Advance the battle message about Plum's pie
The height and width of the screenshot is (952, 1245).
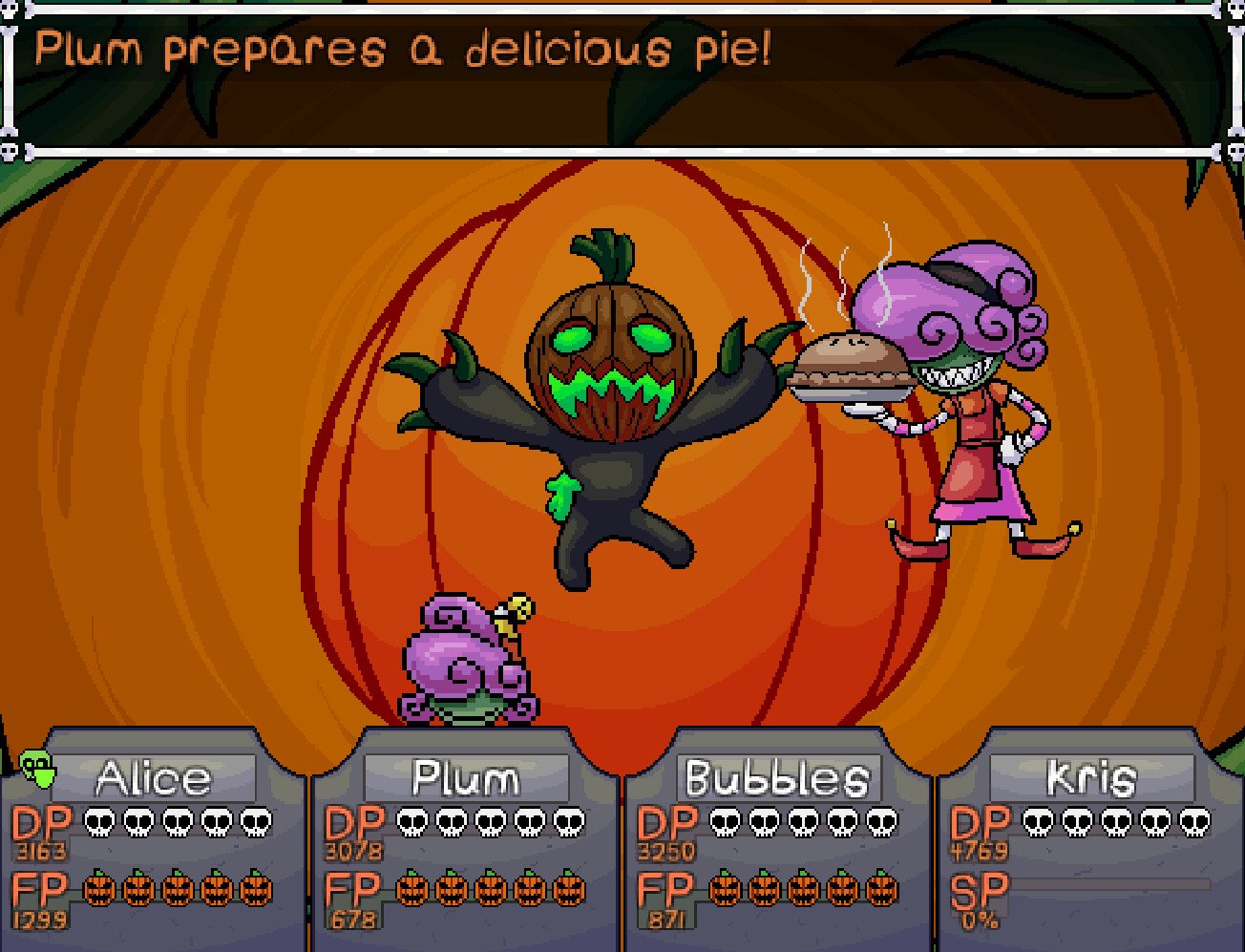coord(621,78)
